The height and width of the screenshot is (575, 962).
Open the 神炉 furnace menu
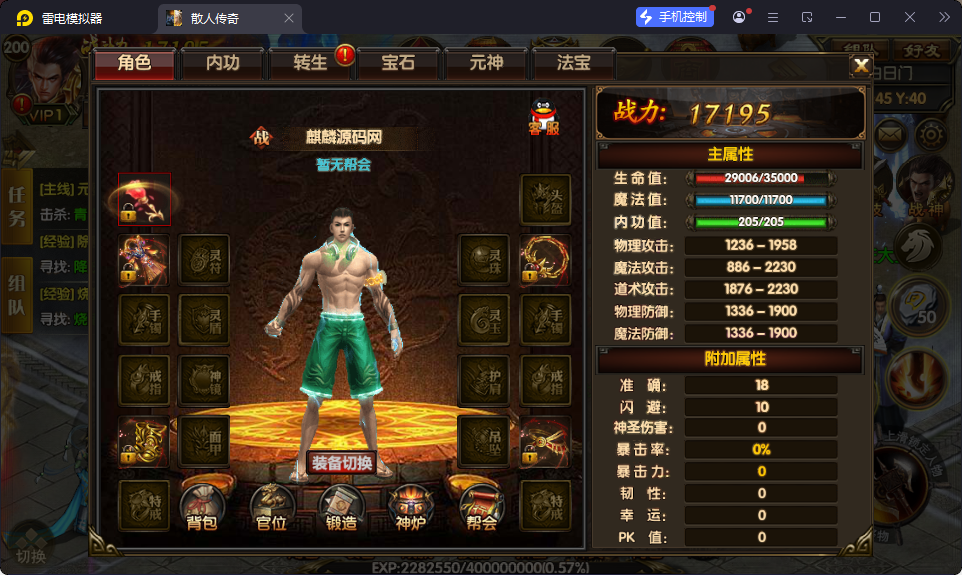click(x=411, y=506)
